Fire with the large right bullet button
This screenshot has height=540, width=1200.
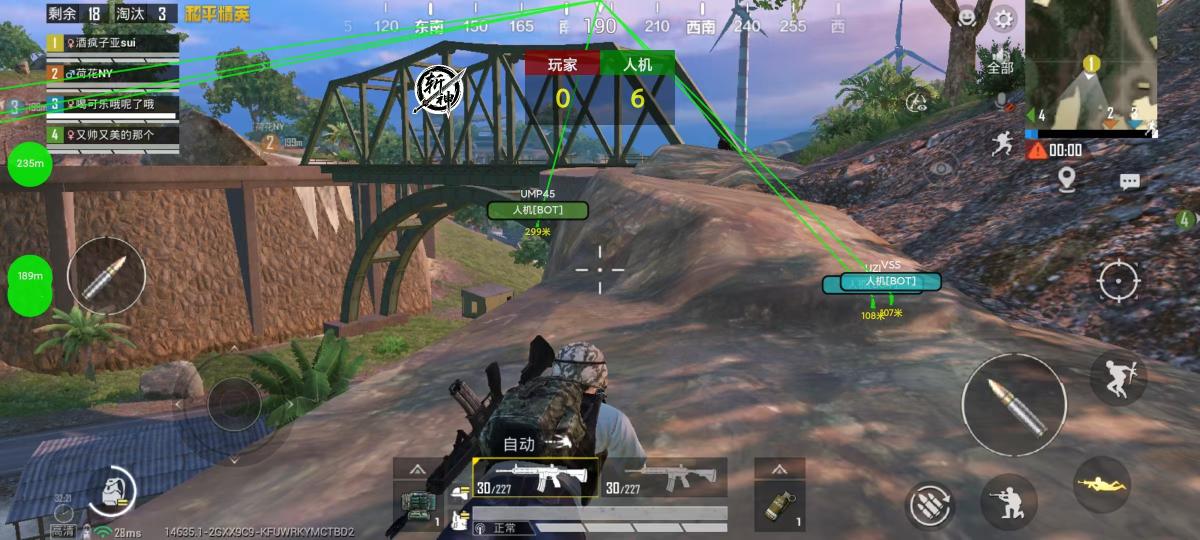(1013, 404)
